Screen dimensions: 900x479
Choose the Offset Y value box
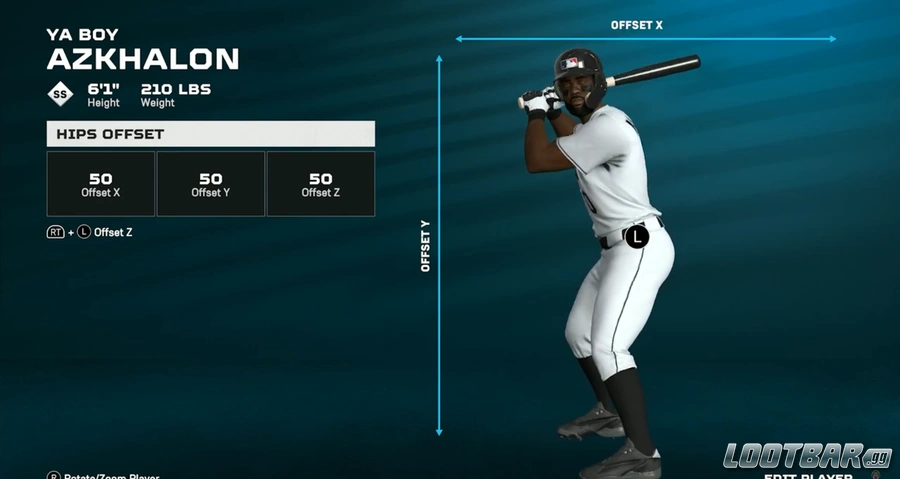(x=210, y=184)
